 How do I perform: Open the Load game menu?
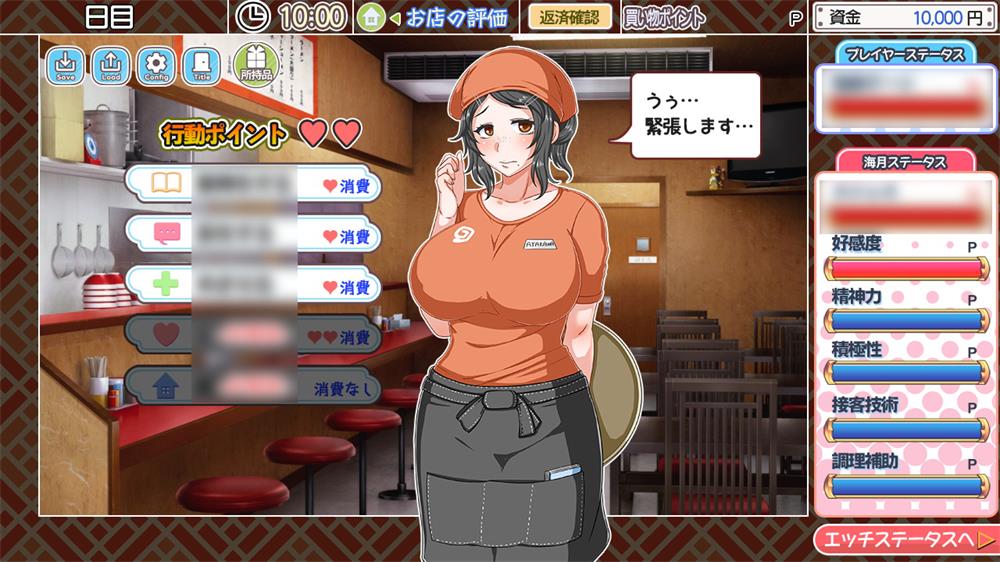click(110, 66)
